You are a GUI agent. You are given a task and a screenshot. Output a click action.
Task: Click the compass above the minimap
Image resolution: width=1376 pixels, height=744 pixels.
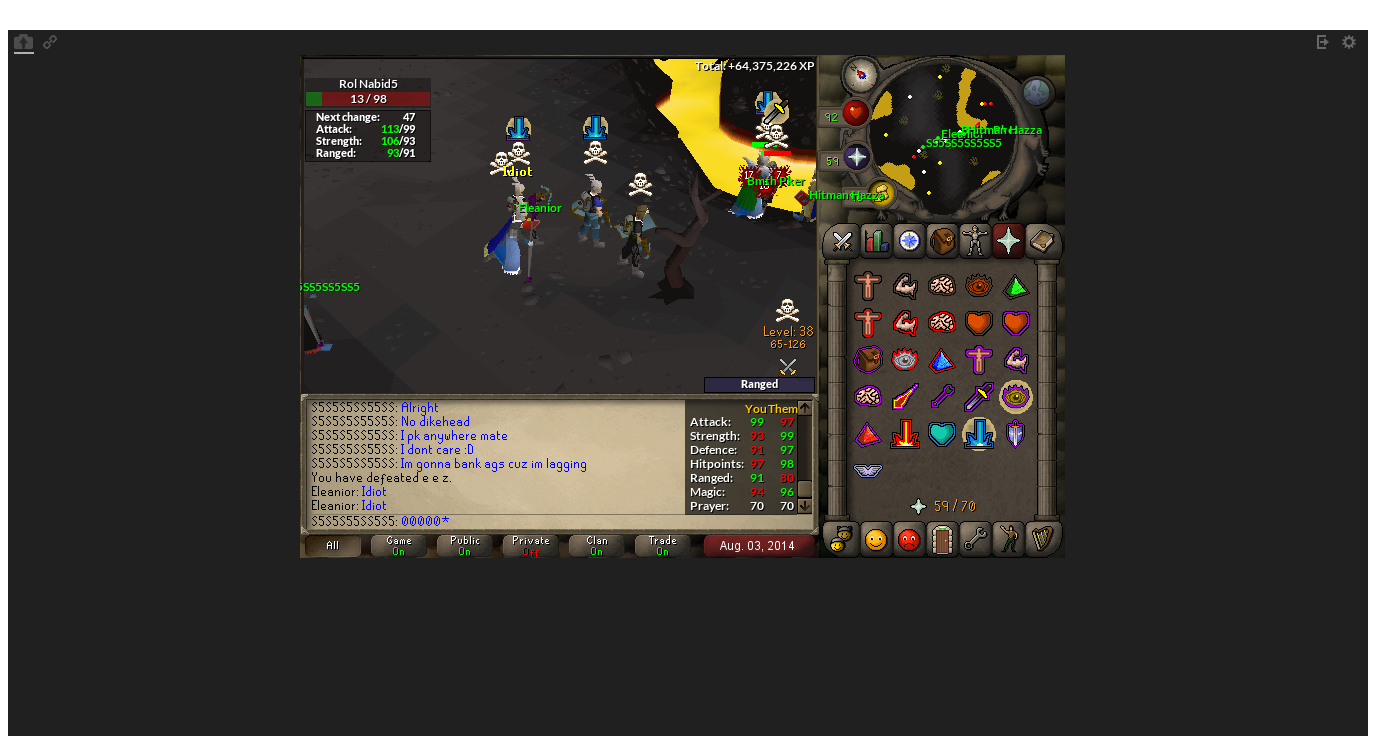pos(858,76)
